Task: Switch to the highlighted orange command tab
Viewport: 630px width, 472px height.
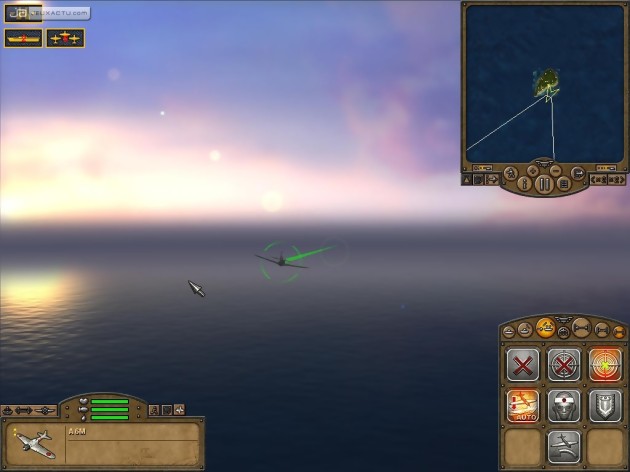Action: click(x=546, y=327)
